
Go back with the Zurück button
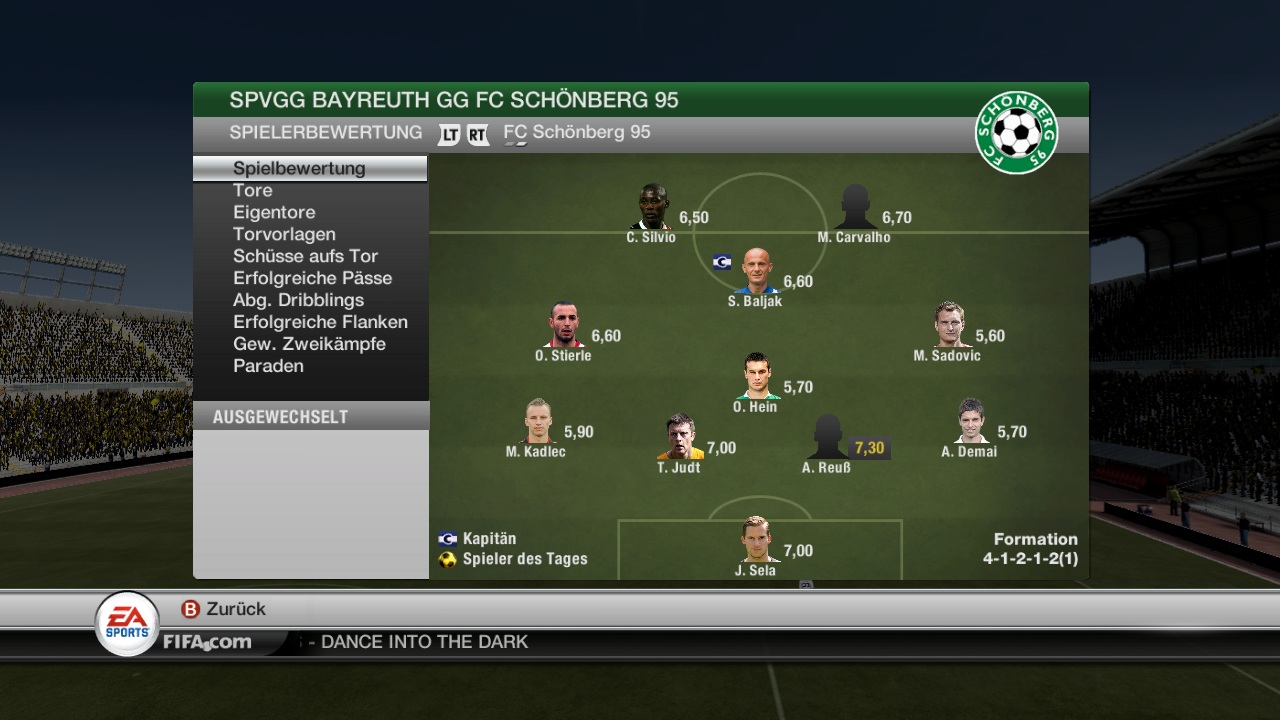click(224, 609)
